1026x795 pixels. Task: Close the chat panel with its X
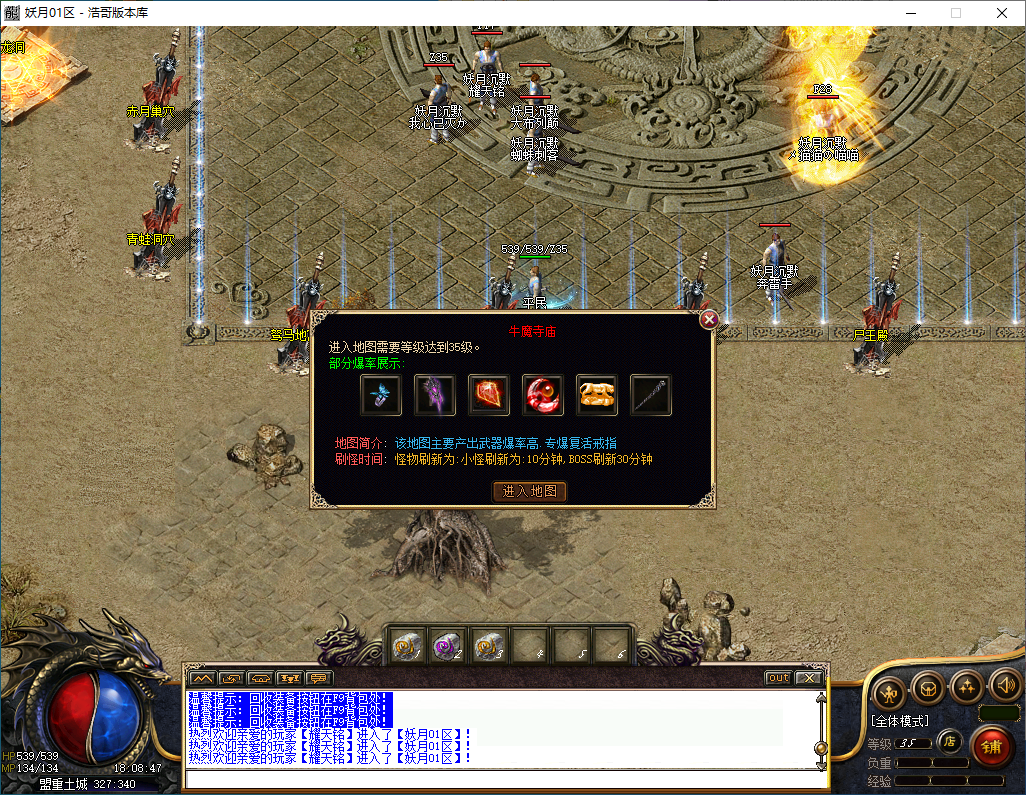[x=807, y=678]
